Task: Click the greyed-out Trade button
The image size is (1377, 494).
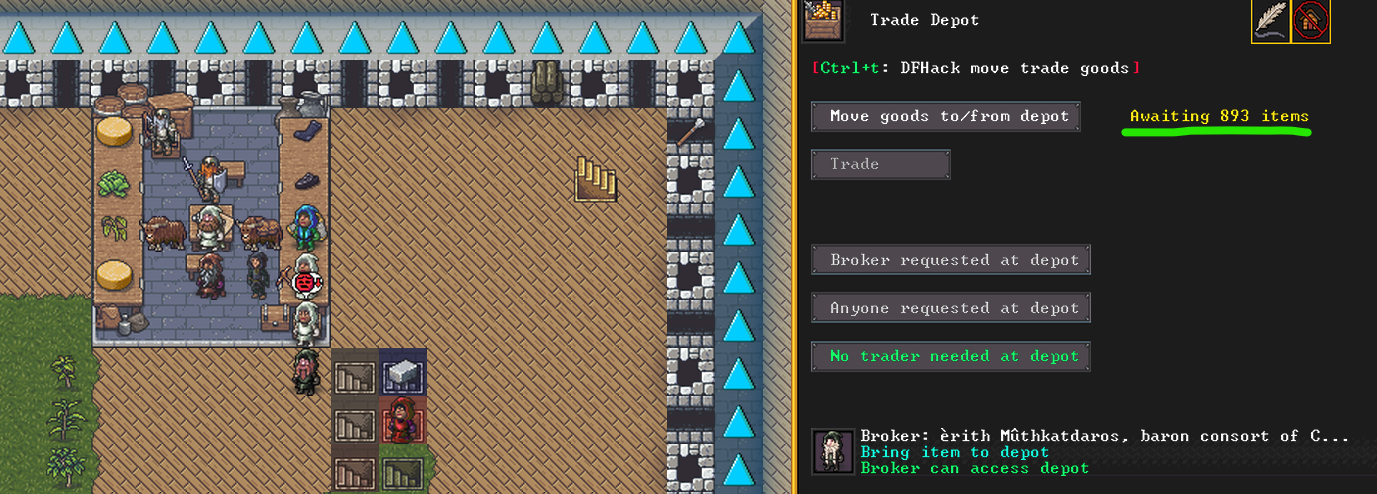Action: click(x=880, y=164)
